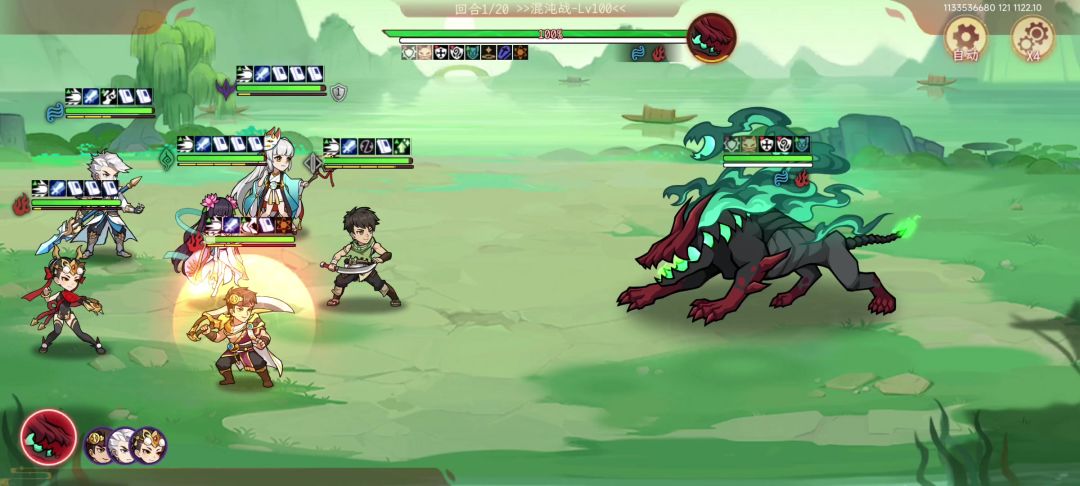Tap the boss portrait beside the health bar
The width and height of the screenshot is (1080, 486).
click(712, 38)
